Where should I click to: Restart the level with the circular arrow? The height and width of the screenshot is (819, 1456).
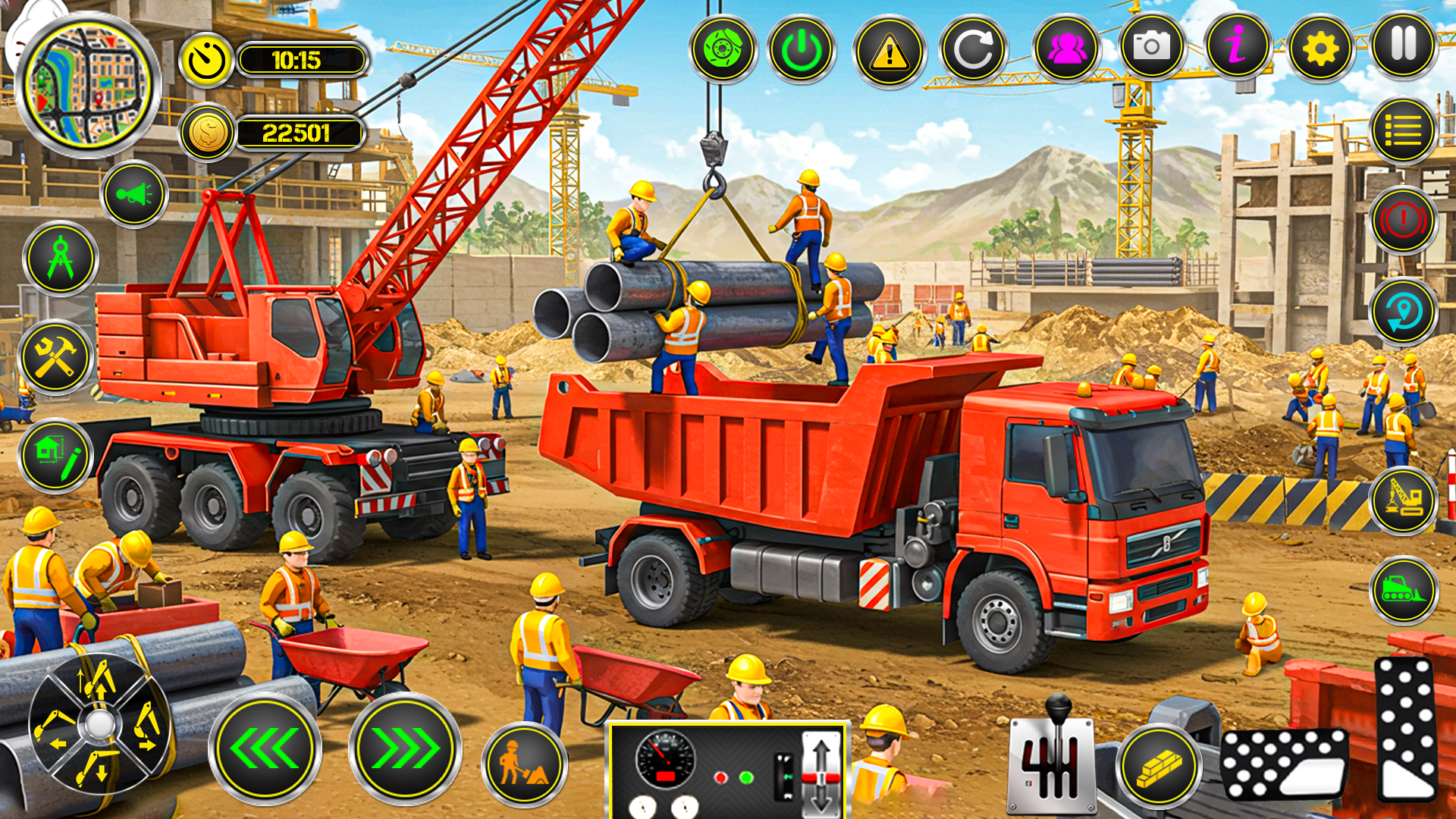point(977,49)
